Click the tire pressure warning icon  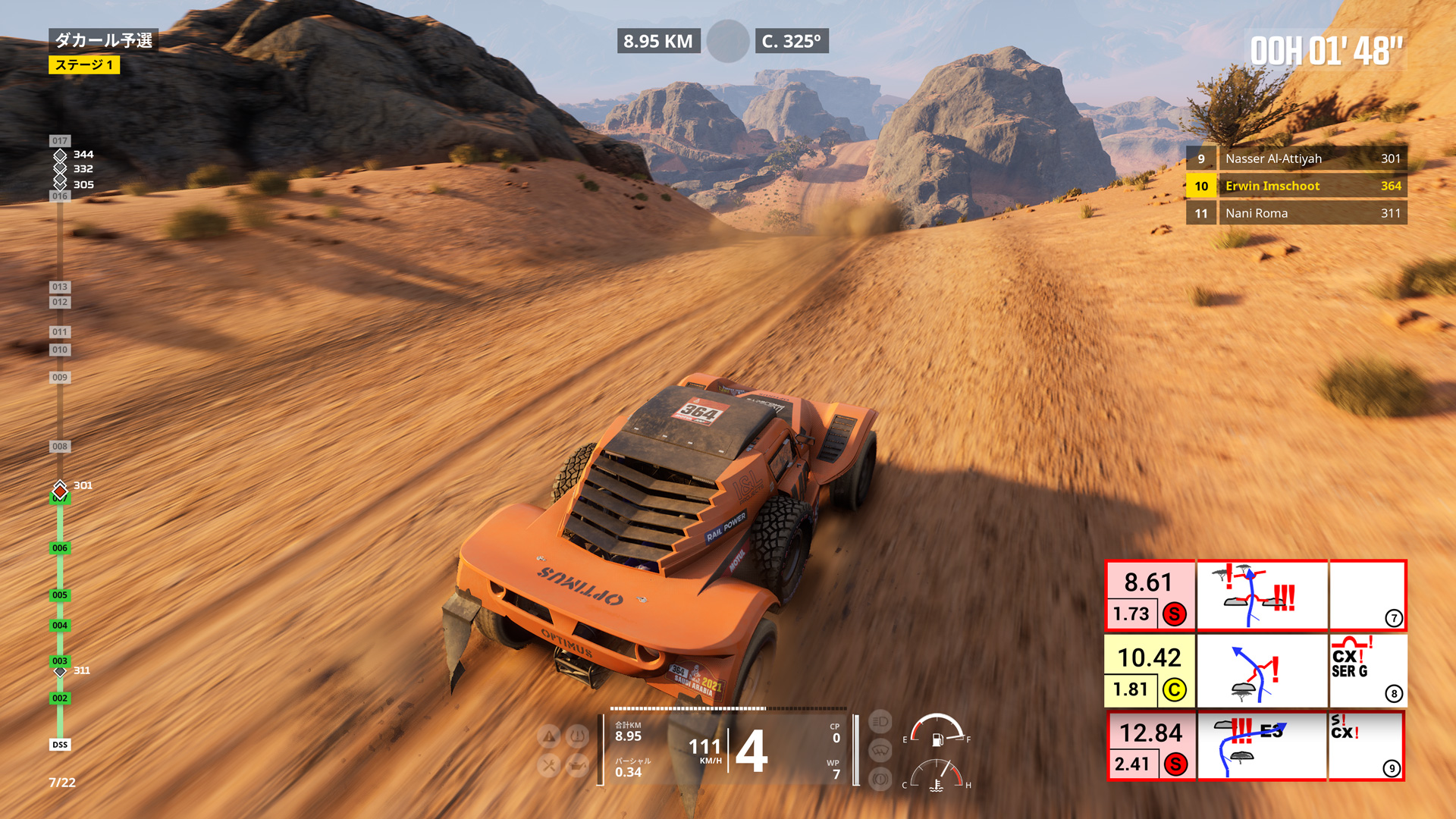click(x=578, y=736)
